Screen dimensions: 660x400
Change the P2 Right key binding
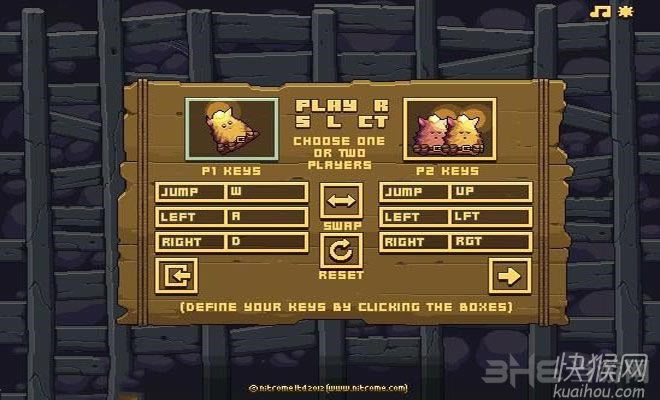(x=489, y=242)
